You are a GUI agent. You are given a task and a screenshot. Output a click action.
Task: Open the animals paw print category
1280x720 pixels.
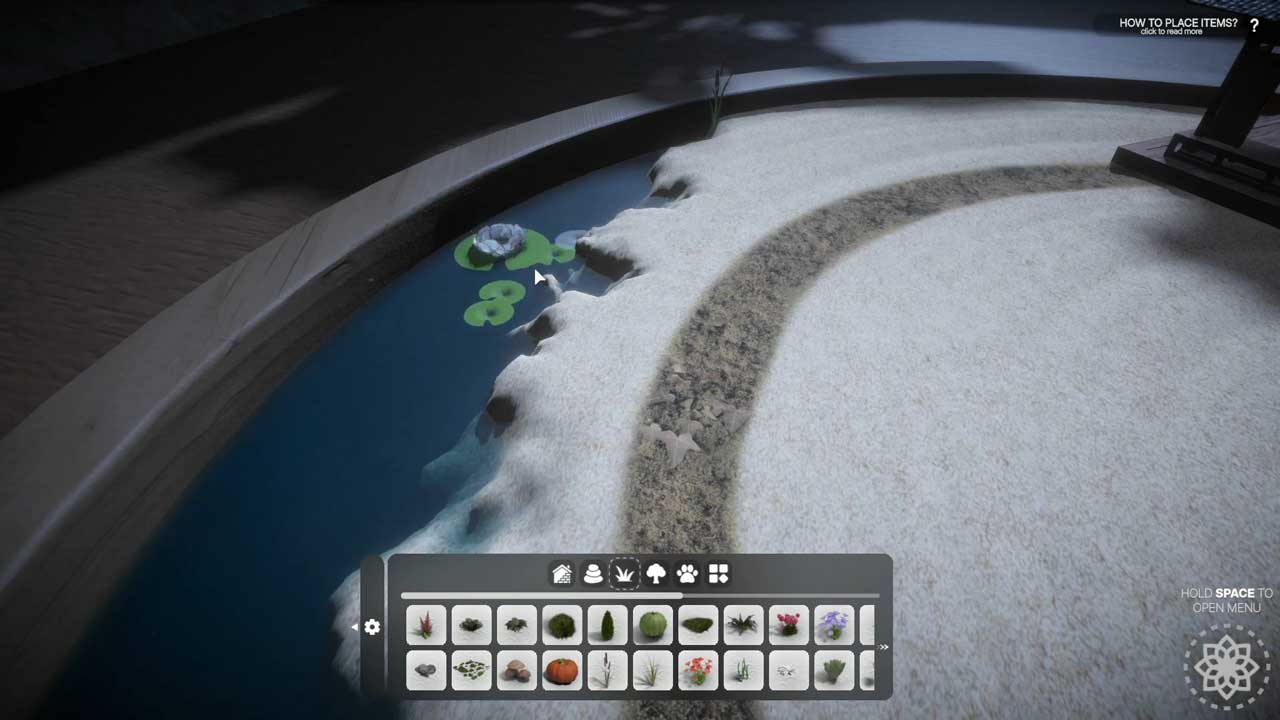(687, 574)
